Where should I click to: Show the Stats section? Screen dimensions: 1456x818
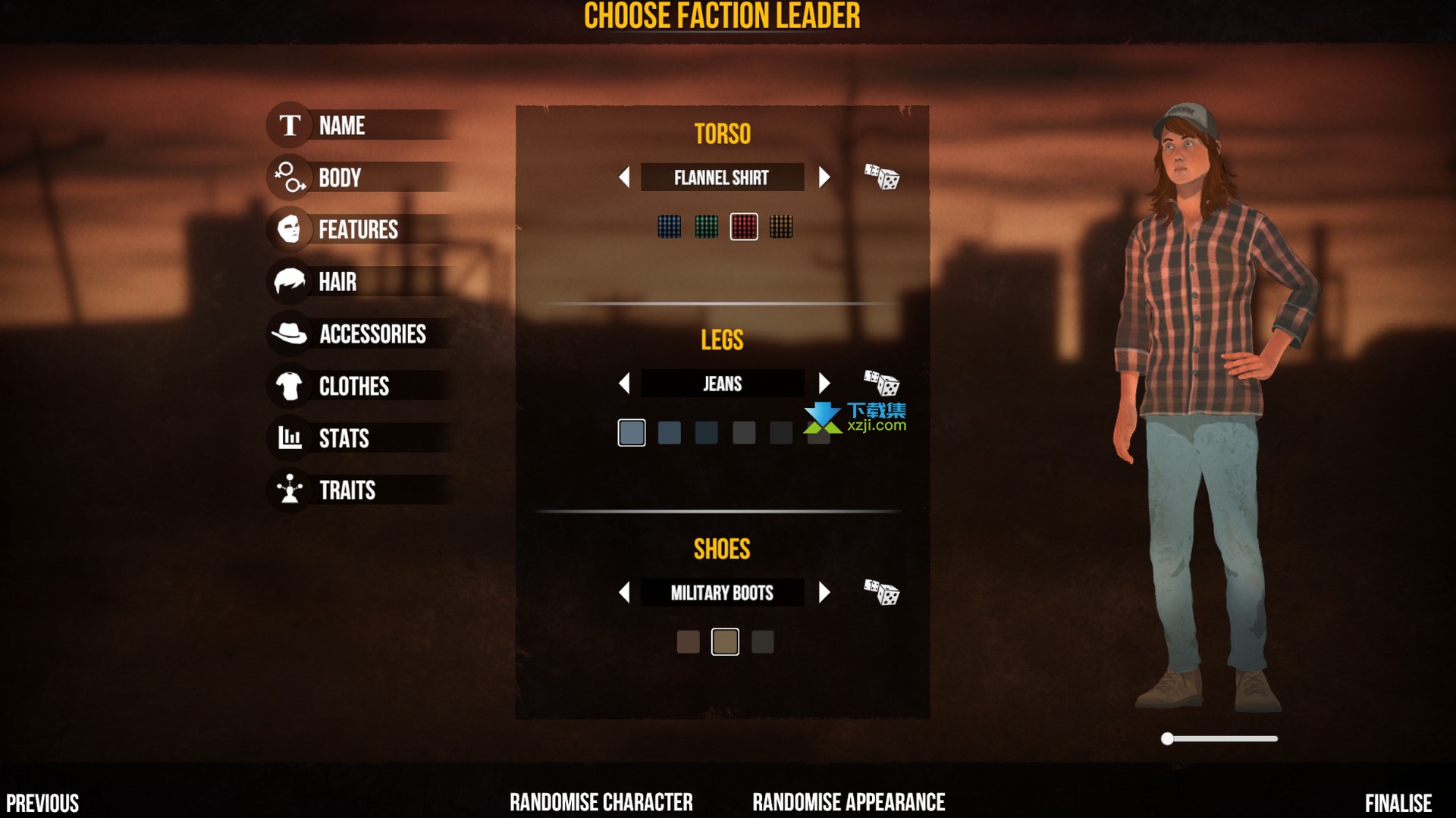[x=343, y=438]
